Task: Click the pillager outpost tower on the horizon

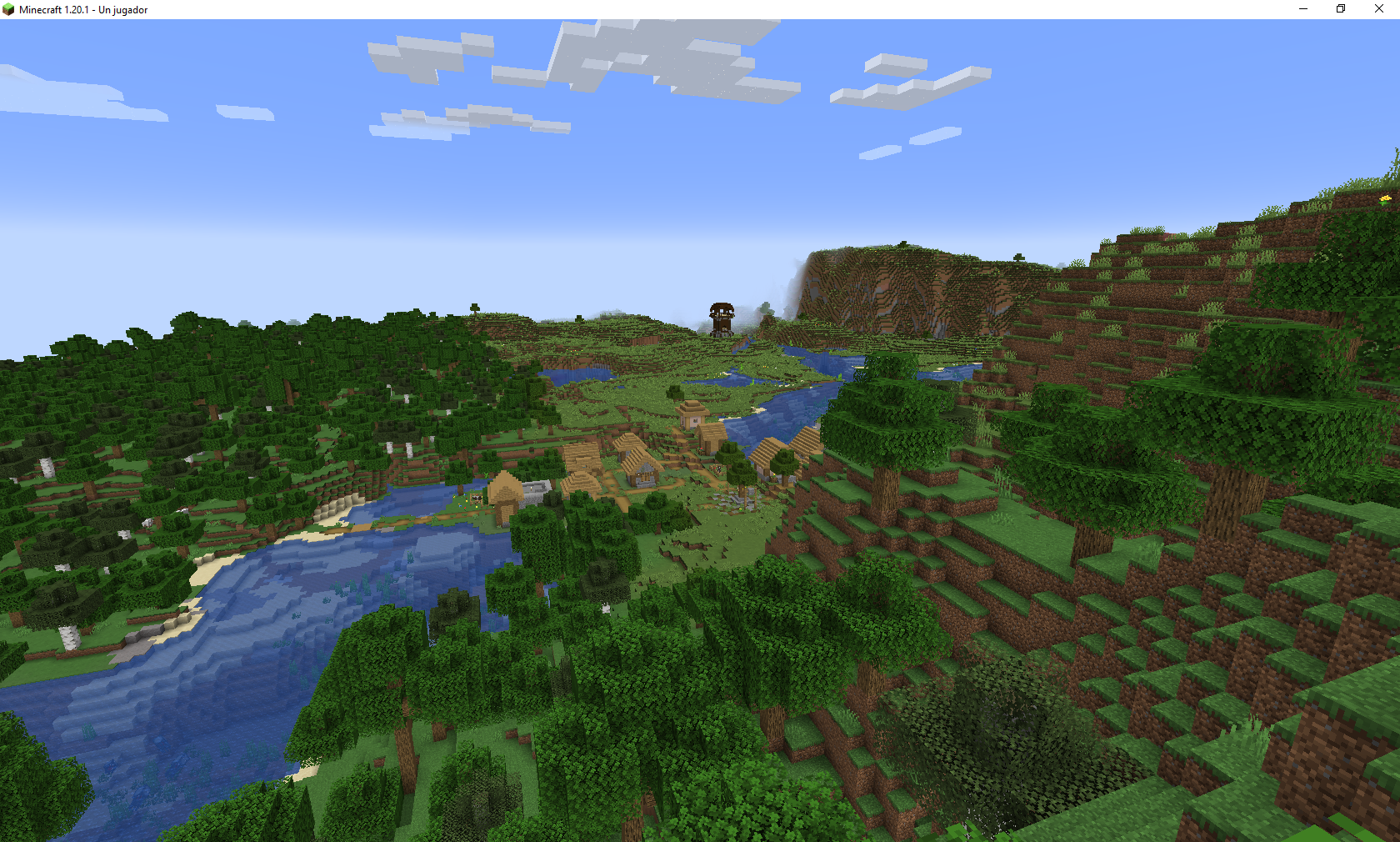Action: point(721,318)
